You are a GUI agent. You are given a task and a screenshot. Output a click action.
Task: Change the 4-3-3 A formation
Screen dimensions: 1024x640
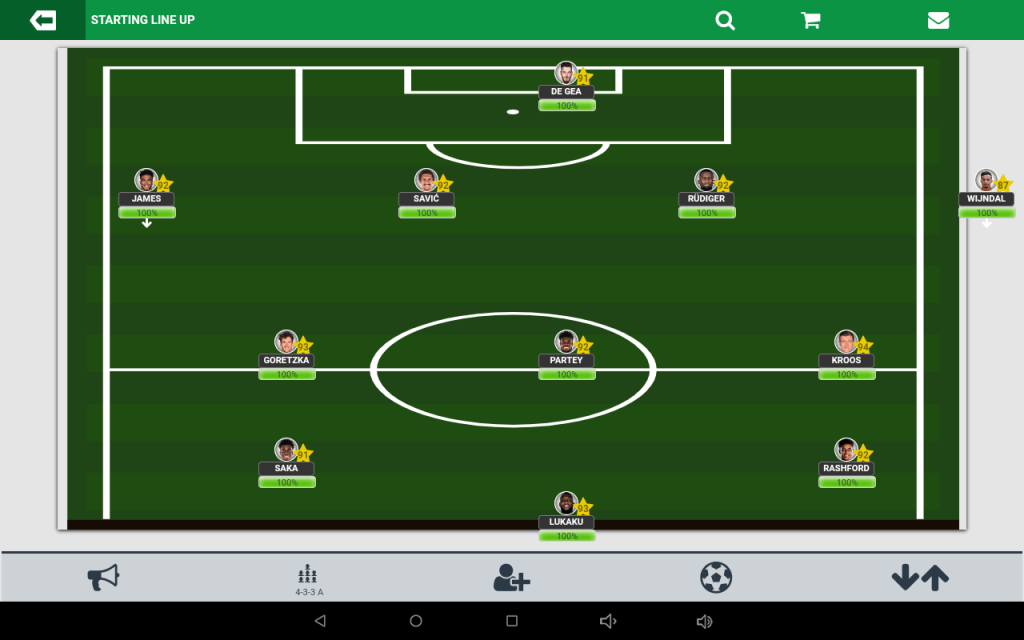point(308,578)
